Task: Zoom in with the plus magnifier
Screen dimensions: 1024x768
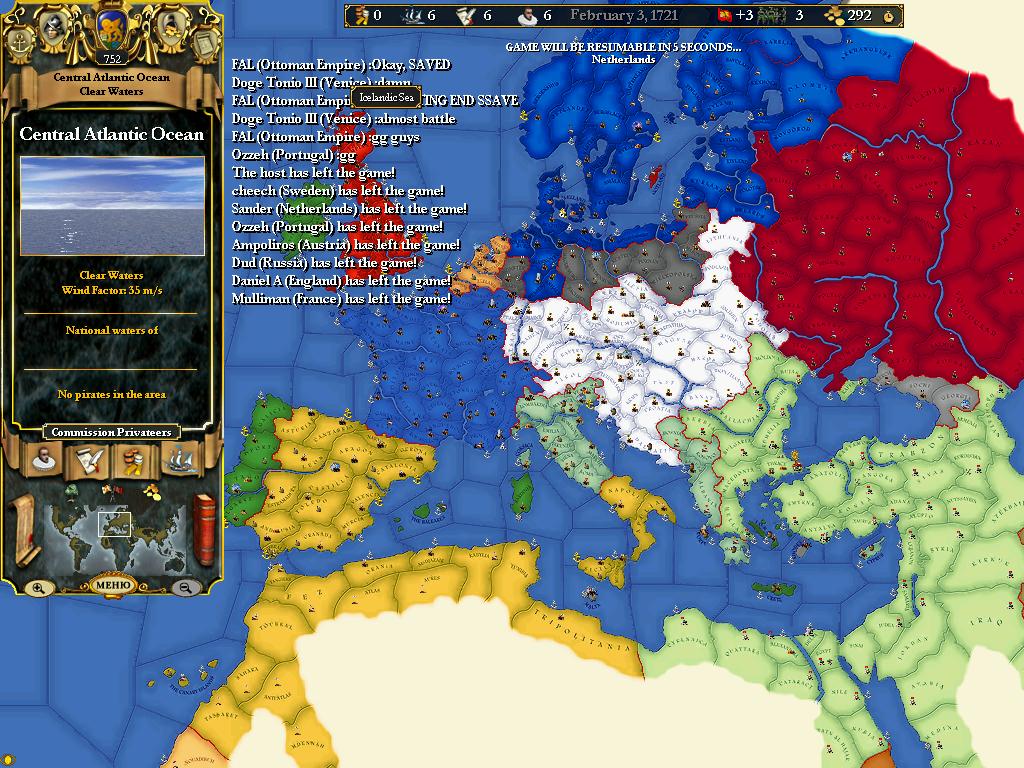Action: 38,587
